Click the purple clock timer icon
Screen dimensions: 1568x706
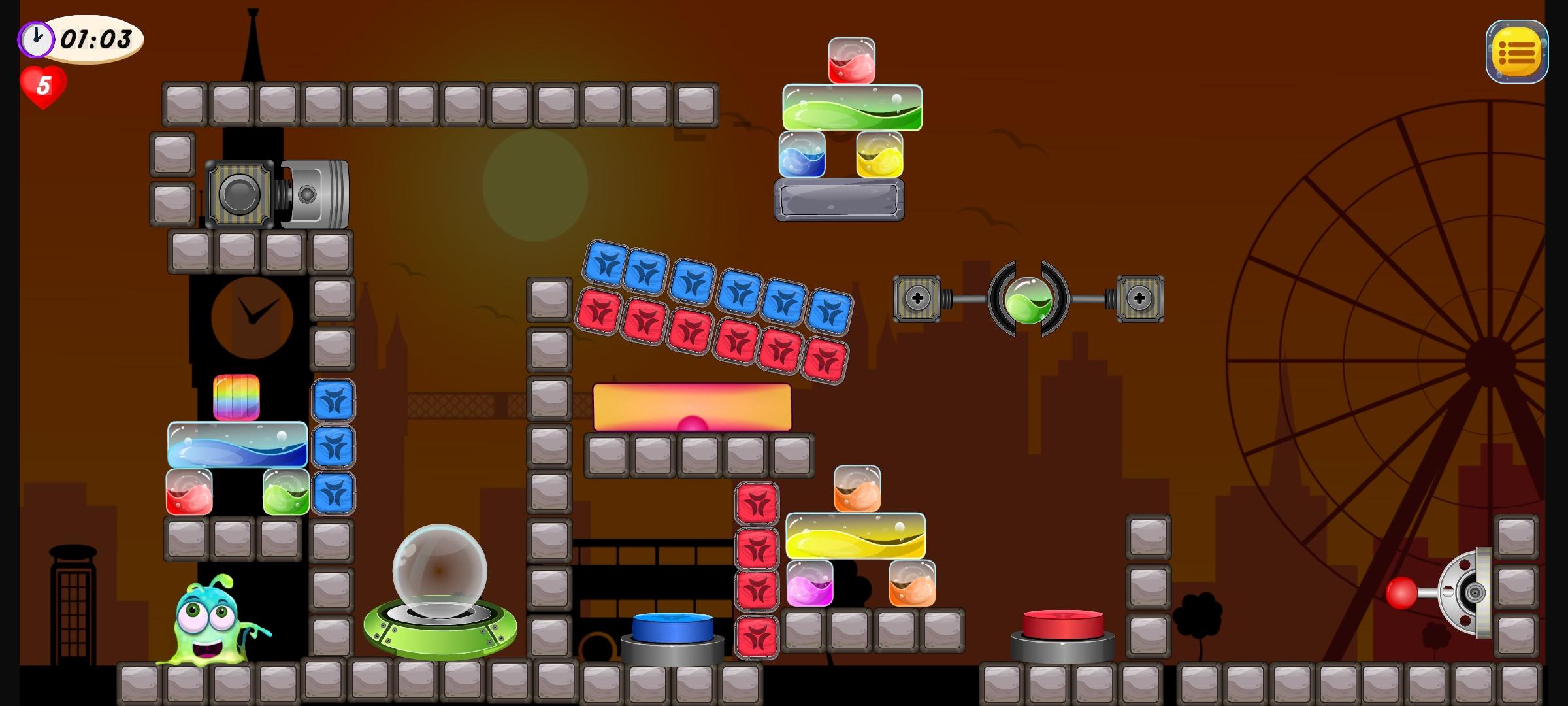pos(36,39)
